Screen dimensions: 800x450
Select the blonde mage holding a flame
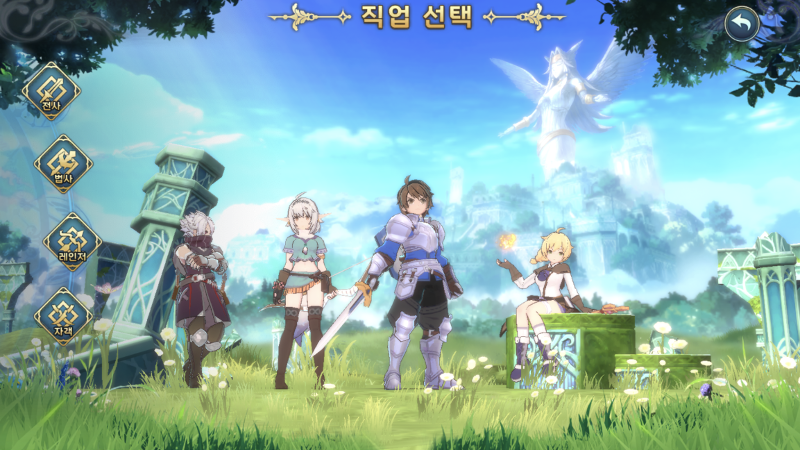tap(545, 295)
